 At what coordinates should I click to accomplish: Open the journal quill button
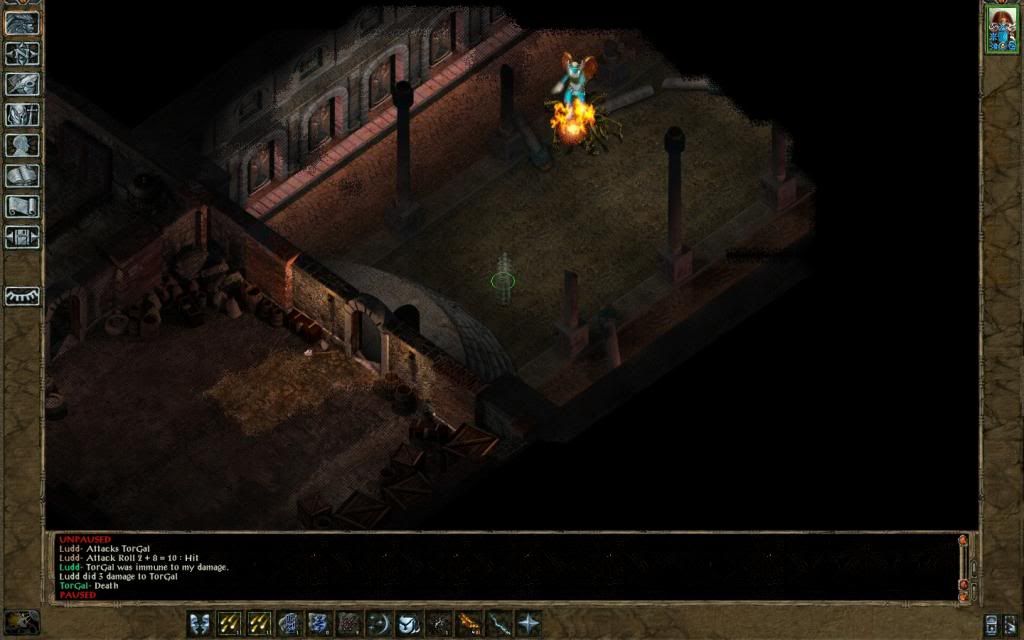(x=22, y=84)
